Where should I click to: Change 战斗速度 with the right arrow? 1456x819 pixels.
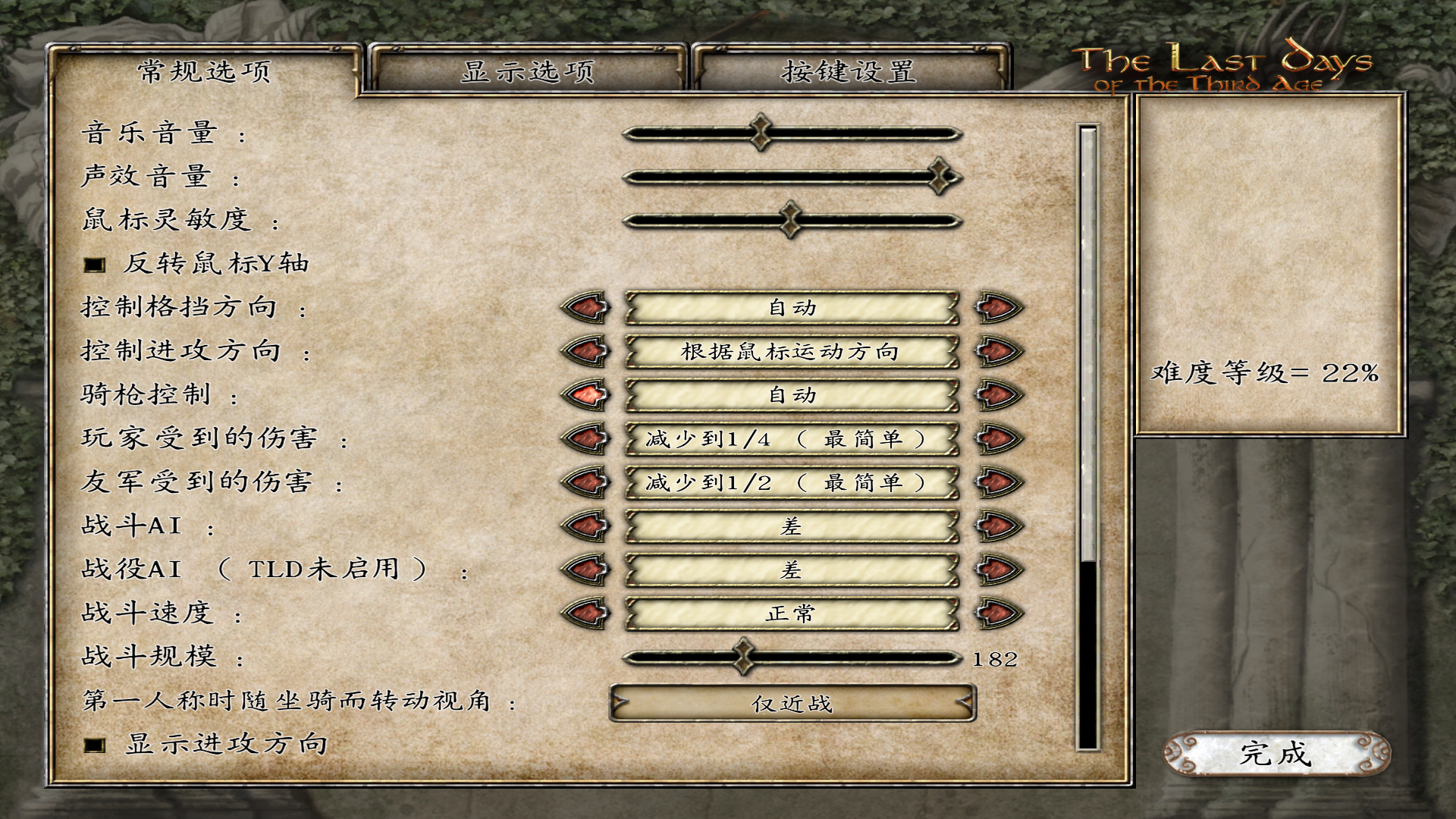(x=998, y=613)
